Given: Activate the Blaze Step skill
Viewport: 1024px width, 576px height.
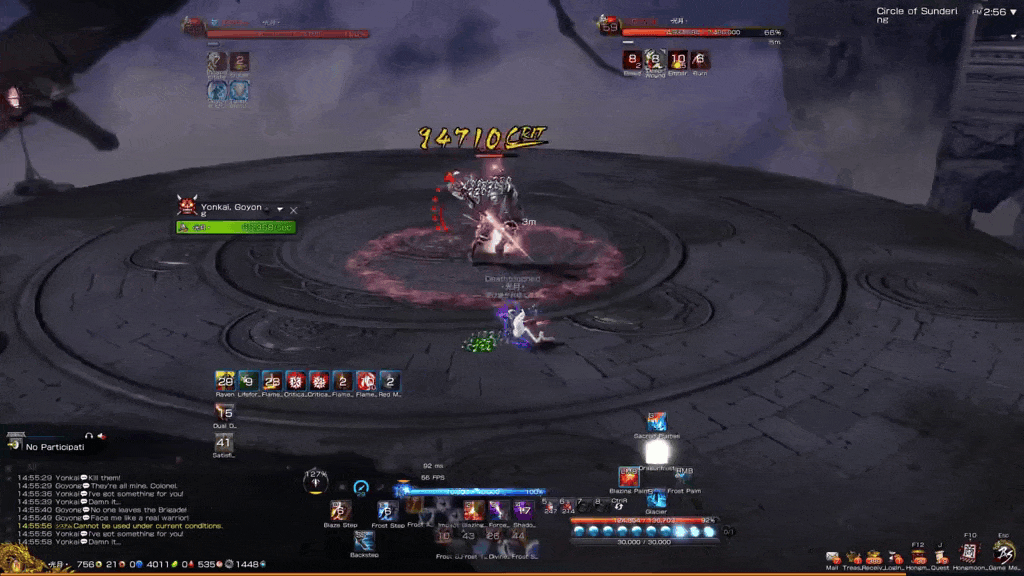Looking at the screenshot, I should click(339, 510).
